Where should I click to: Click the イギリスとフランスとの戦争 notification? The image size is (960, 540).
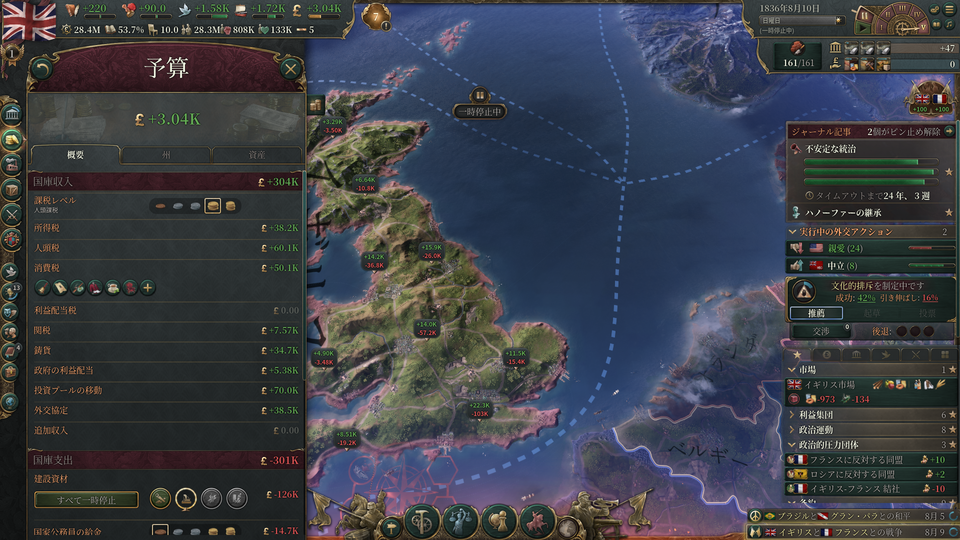click(x=840, y=531)
